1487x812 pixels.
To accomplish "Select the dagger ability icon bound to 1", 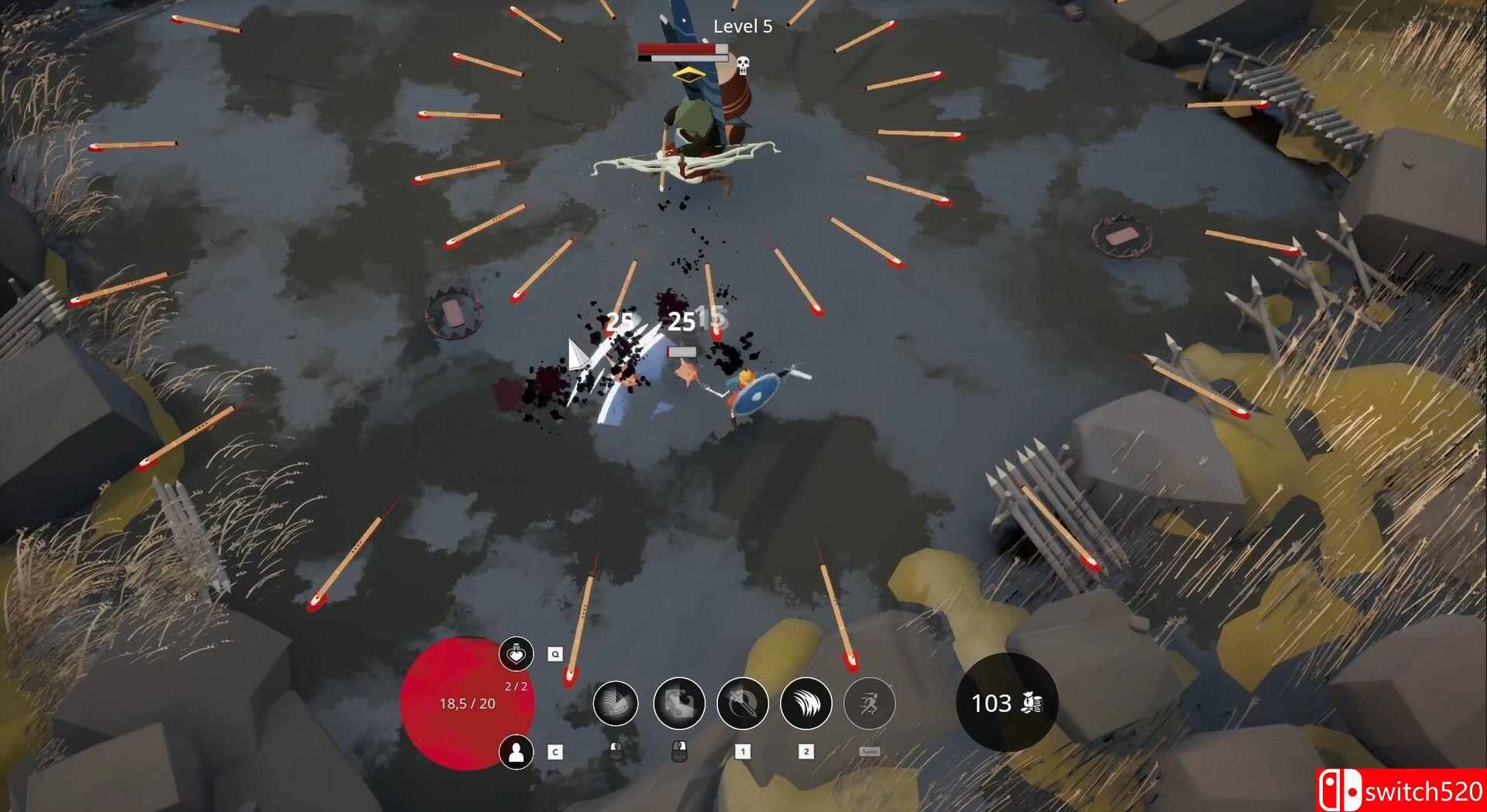I will point(741,703).
